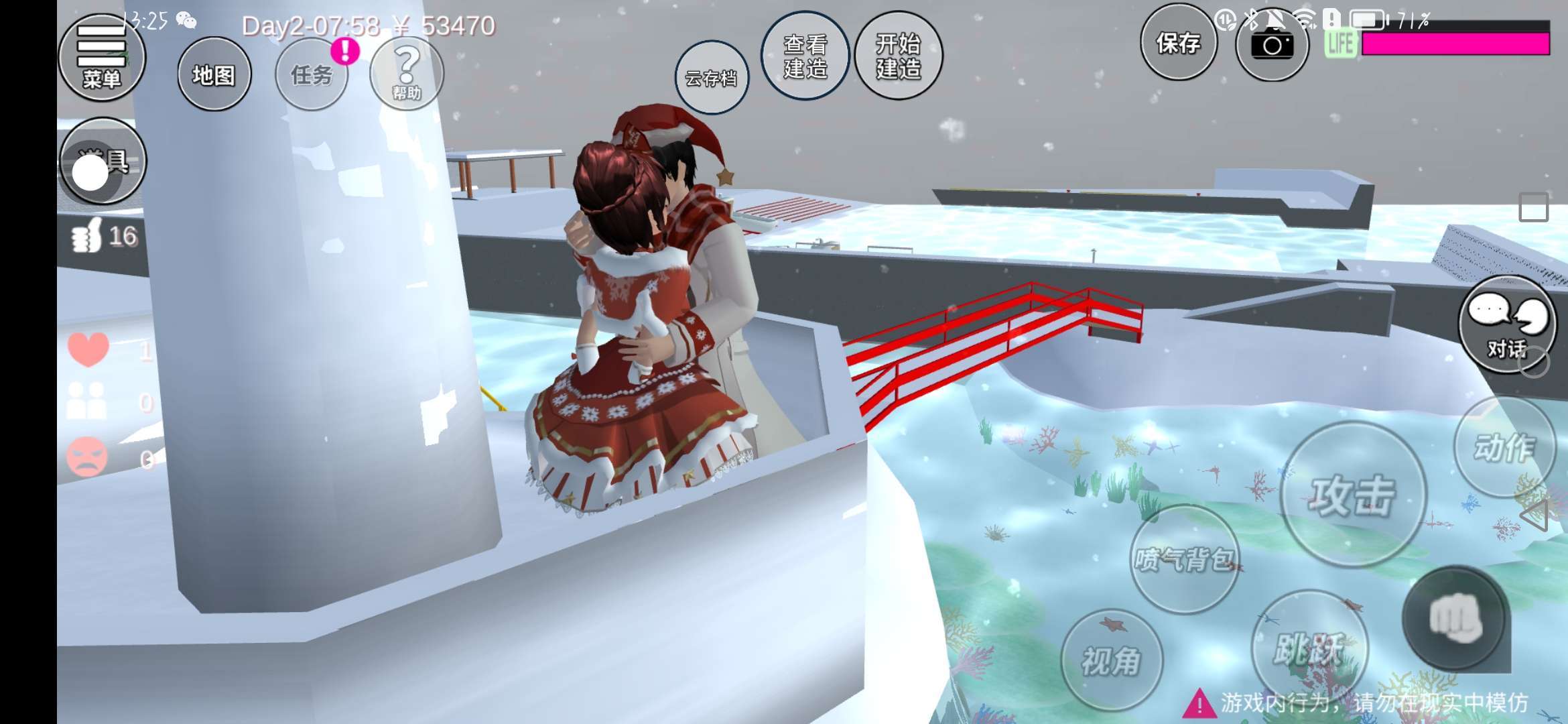The image size is (1568, 724).
Task: Open the 帮助 help screen
Action: (407, 73)
